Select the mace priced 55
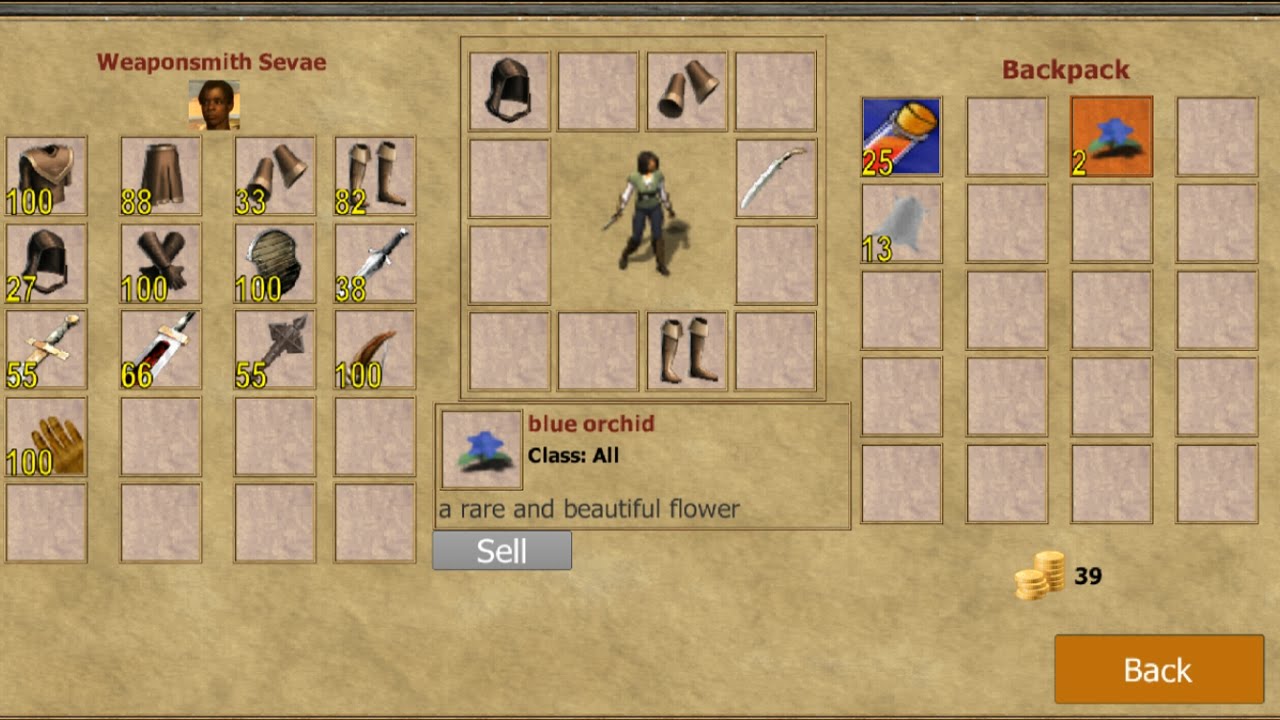The image size is (1280, 720). [x=275, y=349]
